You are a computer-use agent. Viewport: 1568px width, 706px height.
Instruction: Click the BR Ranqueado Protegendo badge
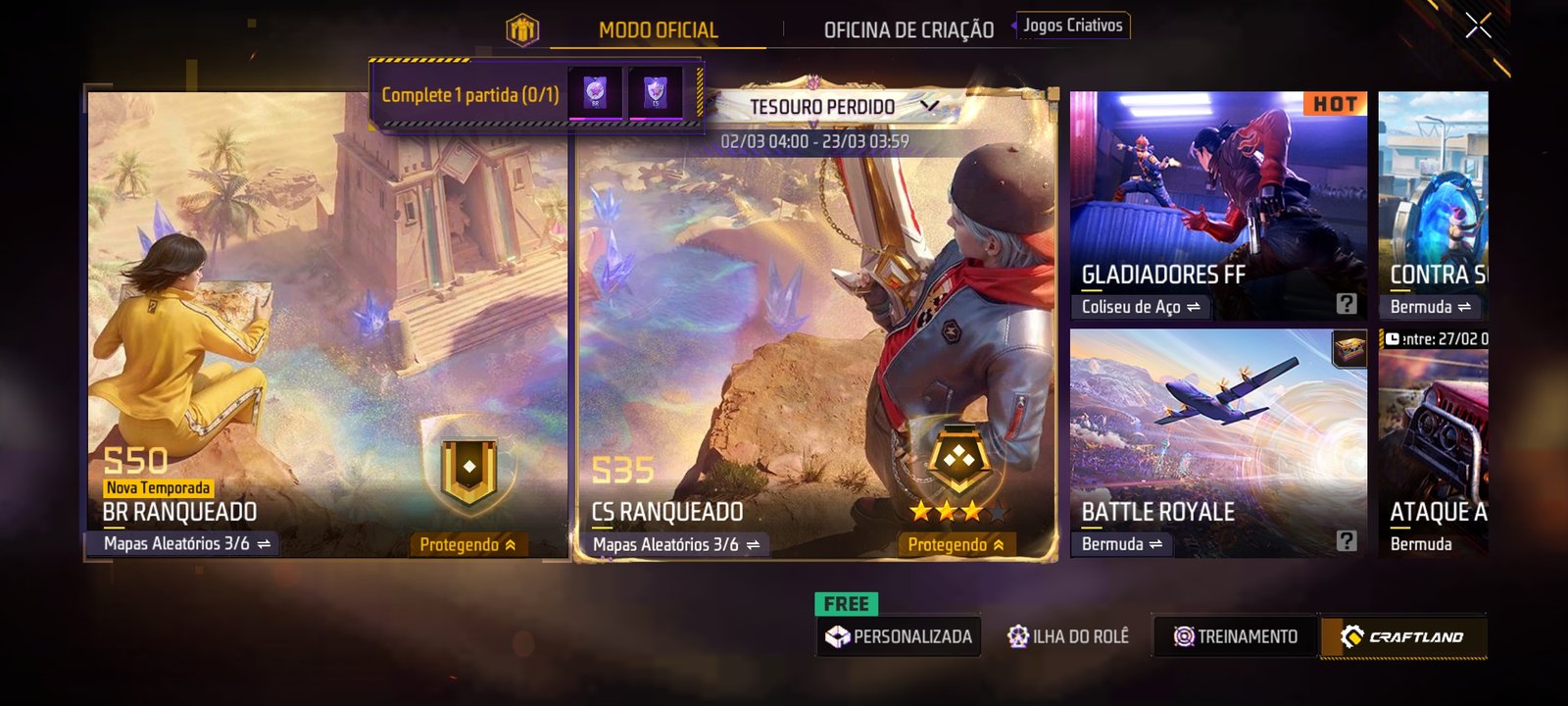click(x=467, y=544)
